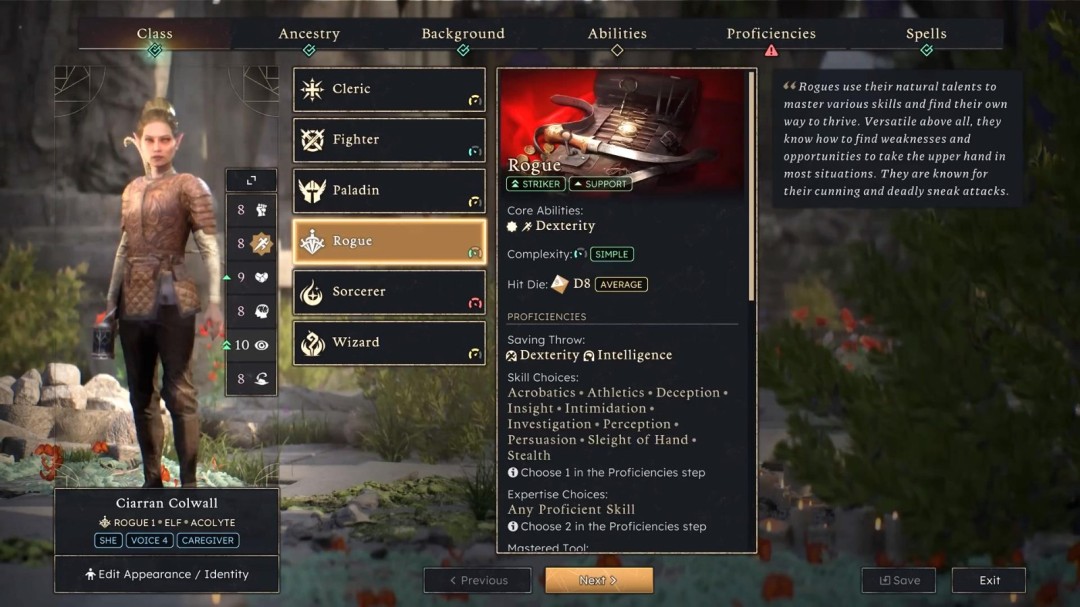The width and height of the screenshot is (1080, 607).
Task: Go to the Abilities tab
Action: tap(617, 34)
